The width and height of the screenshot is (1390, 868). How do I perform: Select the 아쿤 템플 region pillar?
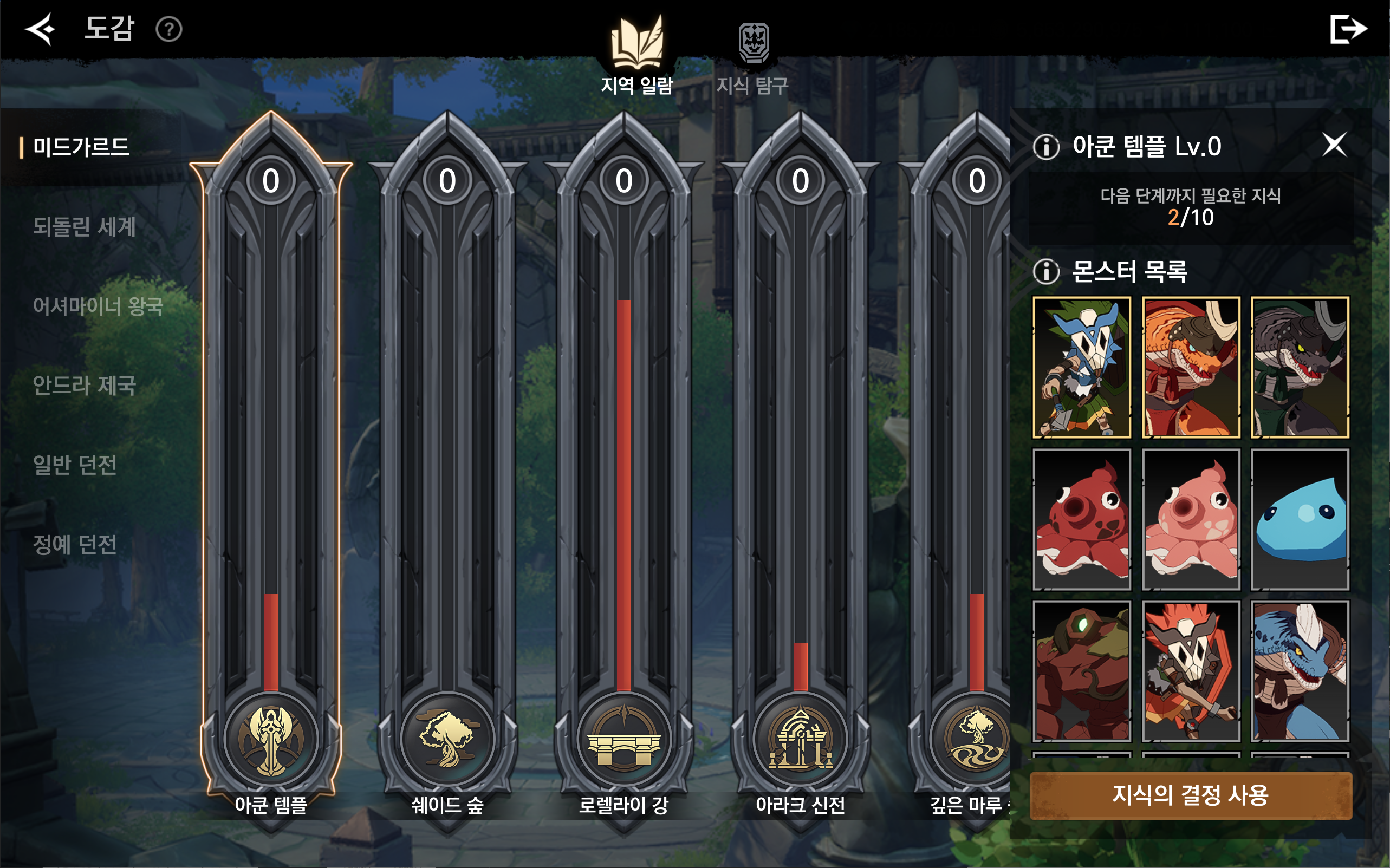click(271, 459)
